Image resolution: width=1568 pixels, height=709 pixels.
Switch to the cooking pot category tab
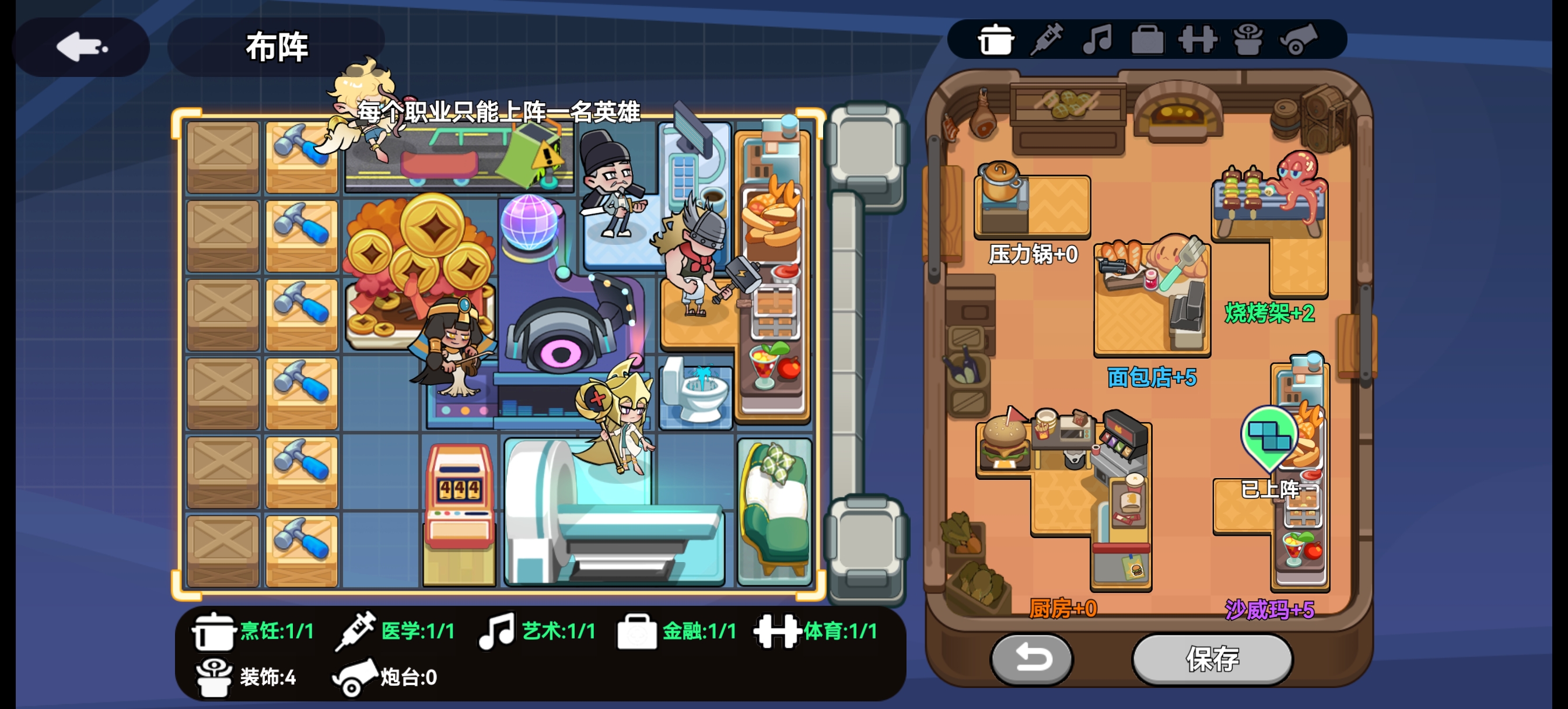pos(995,40)
